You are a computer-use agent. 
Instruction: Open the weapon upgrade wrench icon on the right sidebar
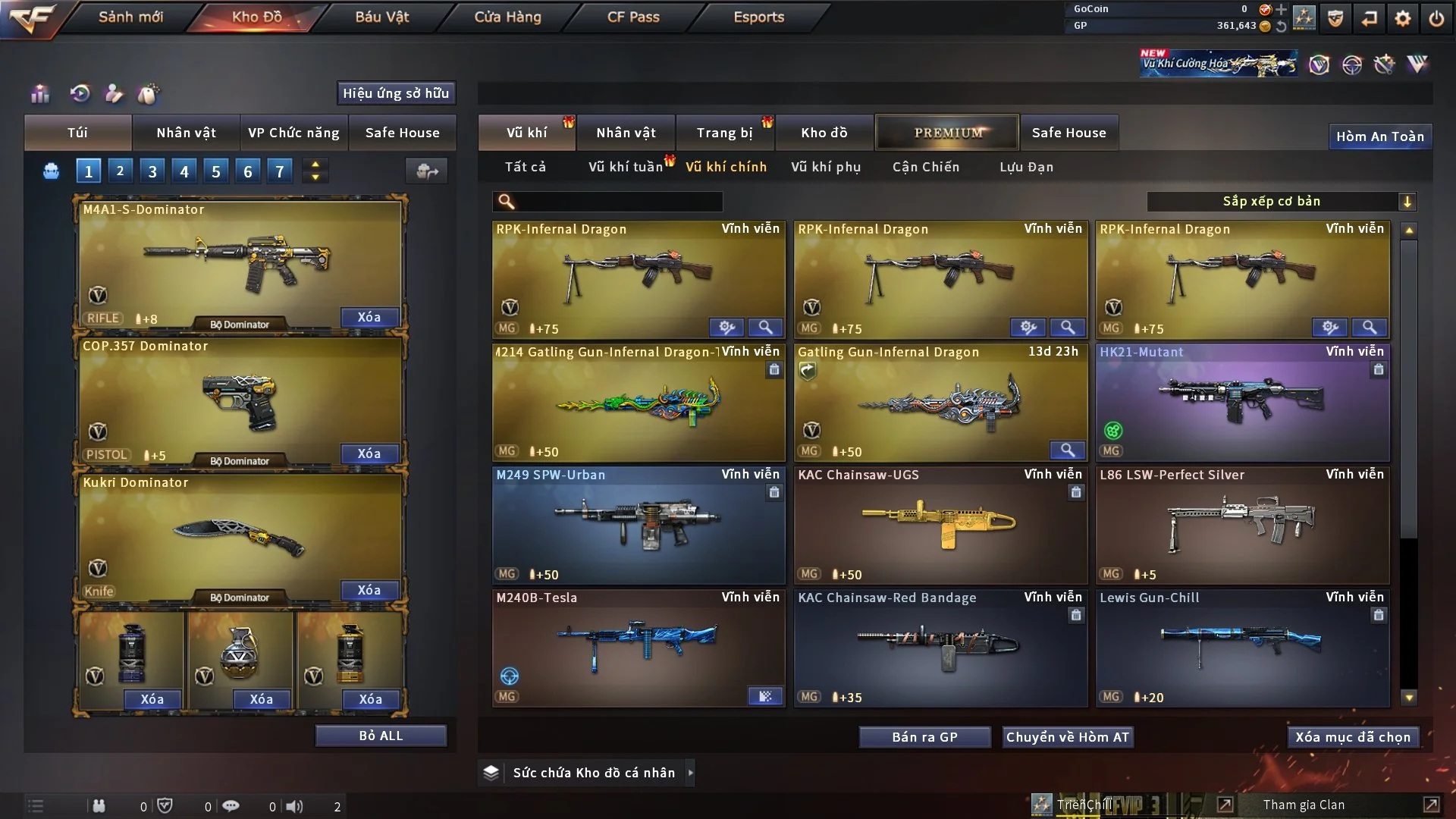coord(1385,64)
